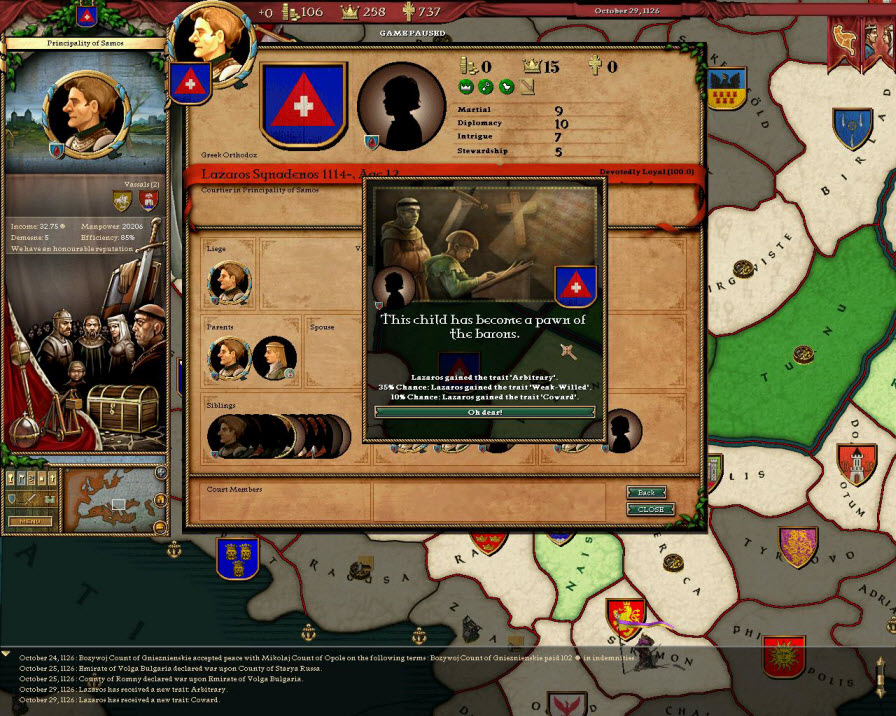The image size is (896, 716).
Task: Go back from the character screen
Action: click(646, 493)
